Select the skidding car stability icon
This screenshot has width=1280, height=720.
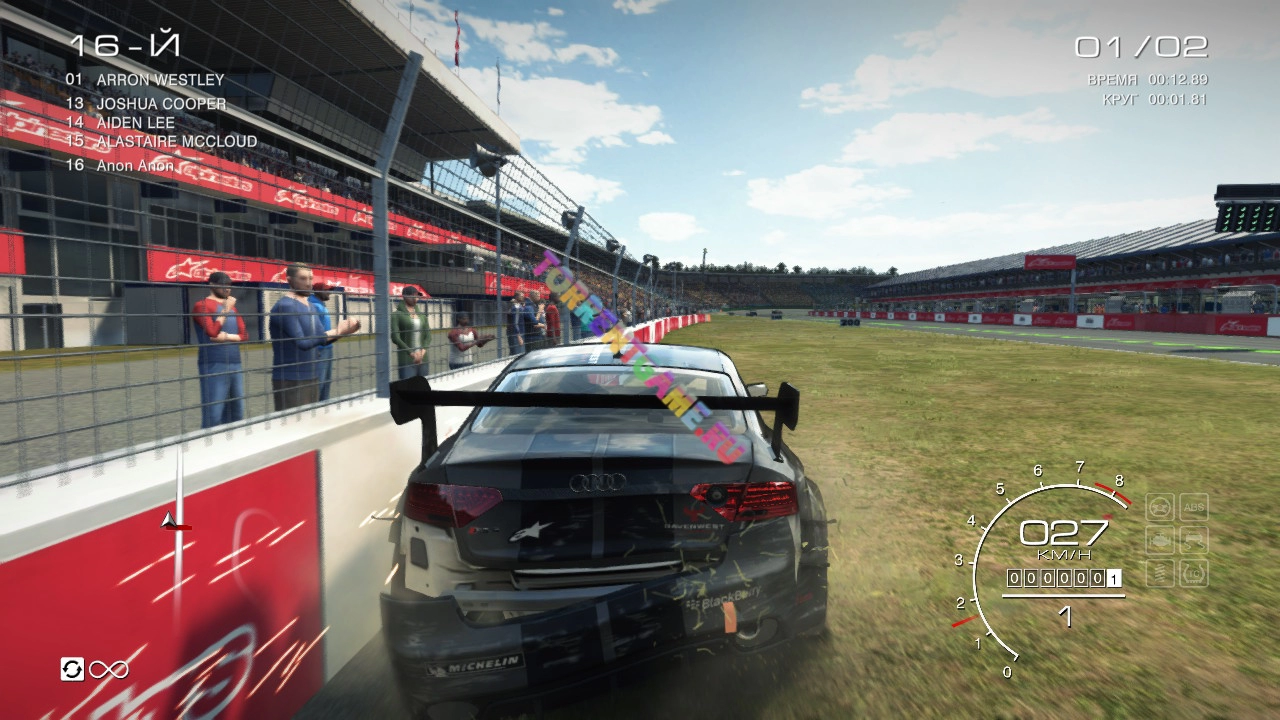point(1193,541)
